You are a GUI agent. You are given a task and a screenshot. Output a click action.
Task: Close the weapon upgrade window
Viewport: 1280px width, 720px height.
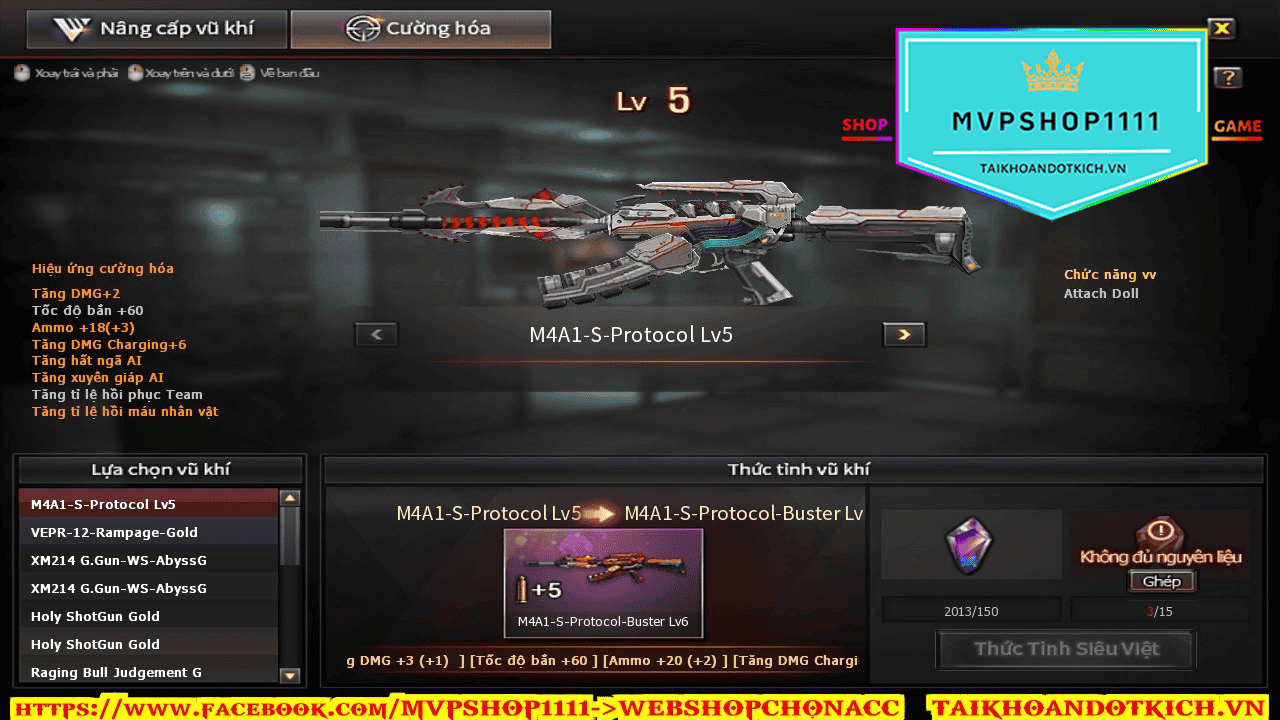pyautogui.click(x=1222, y=29)
